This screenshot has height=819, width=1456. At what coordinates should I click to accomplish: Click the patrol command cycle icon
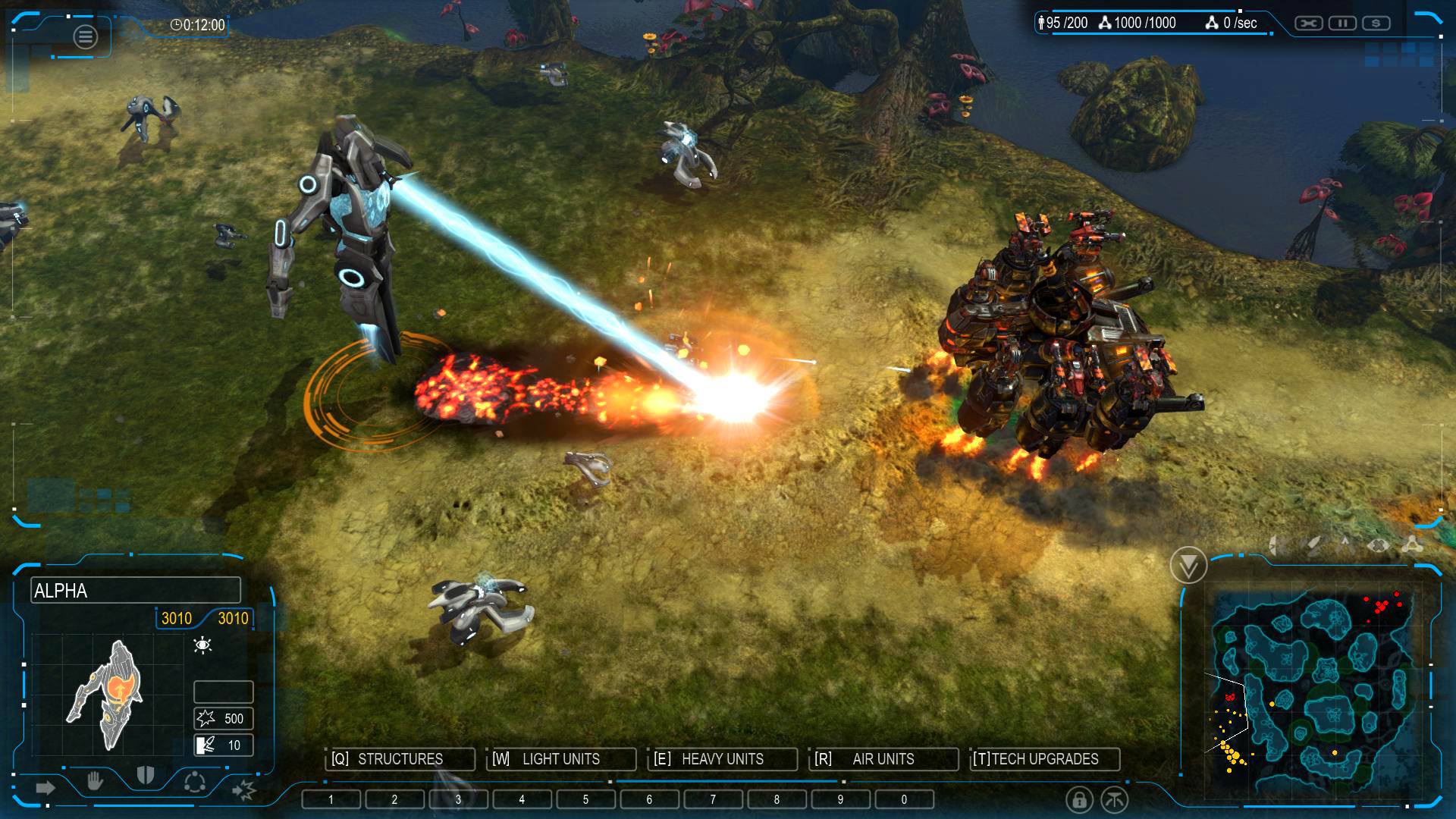tap(195, 781)
